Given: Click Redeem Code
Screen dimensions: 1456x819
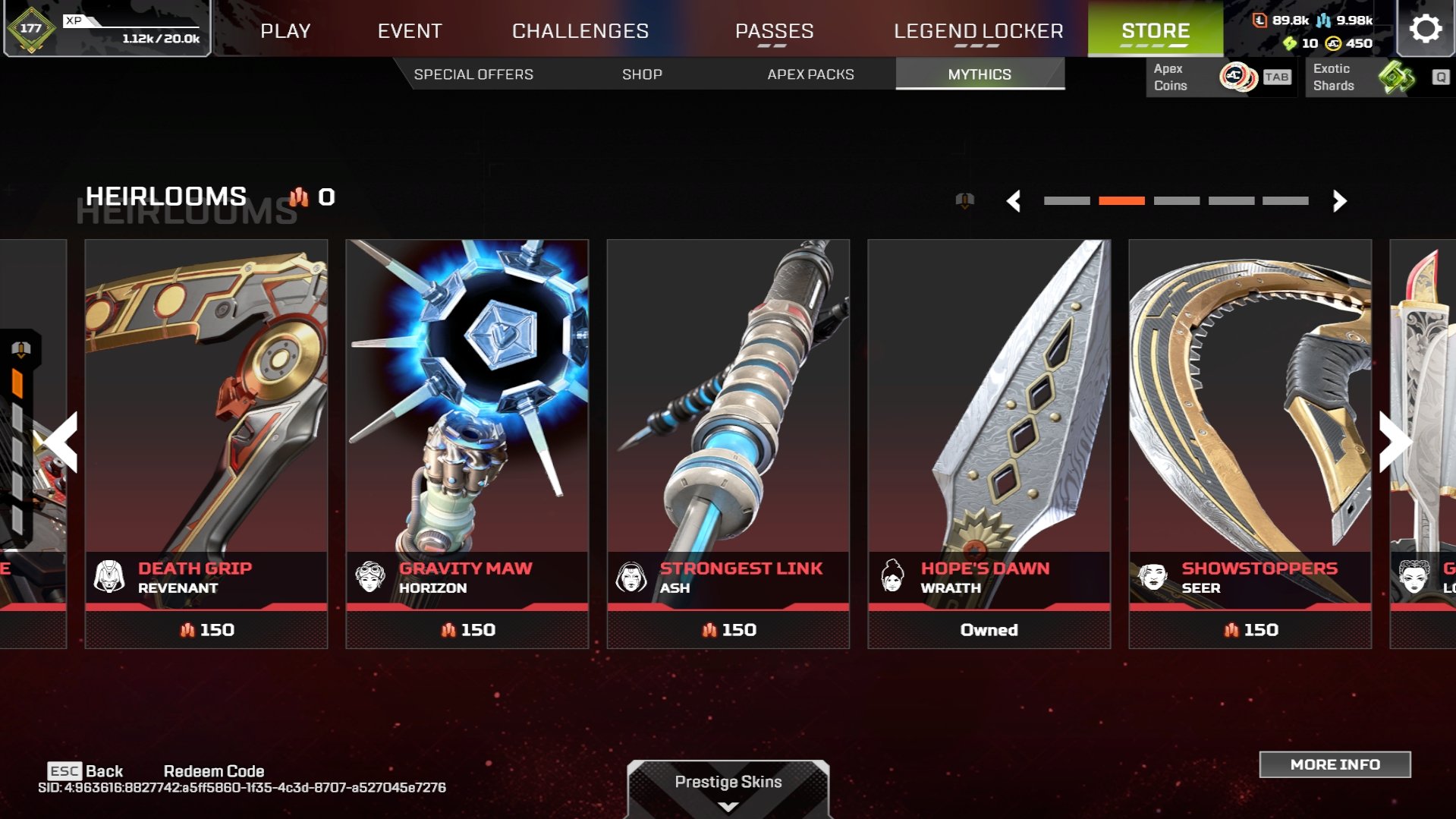Looking at the screenshot, I should click(214, 771).
